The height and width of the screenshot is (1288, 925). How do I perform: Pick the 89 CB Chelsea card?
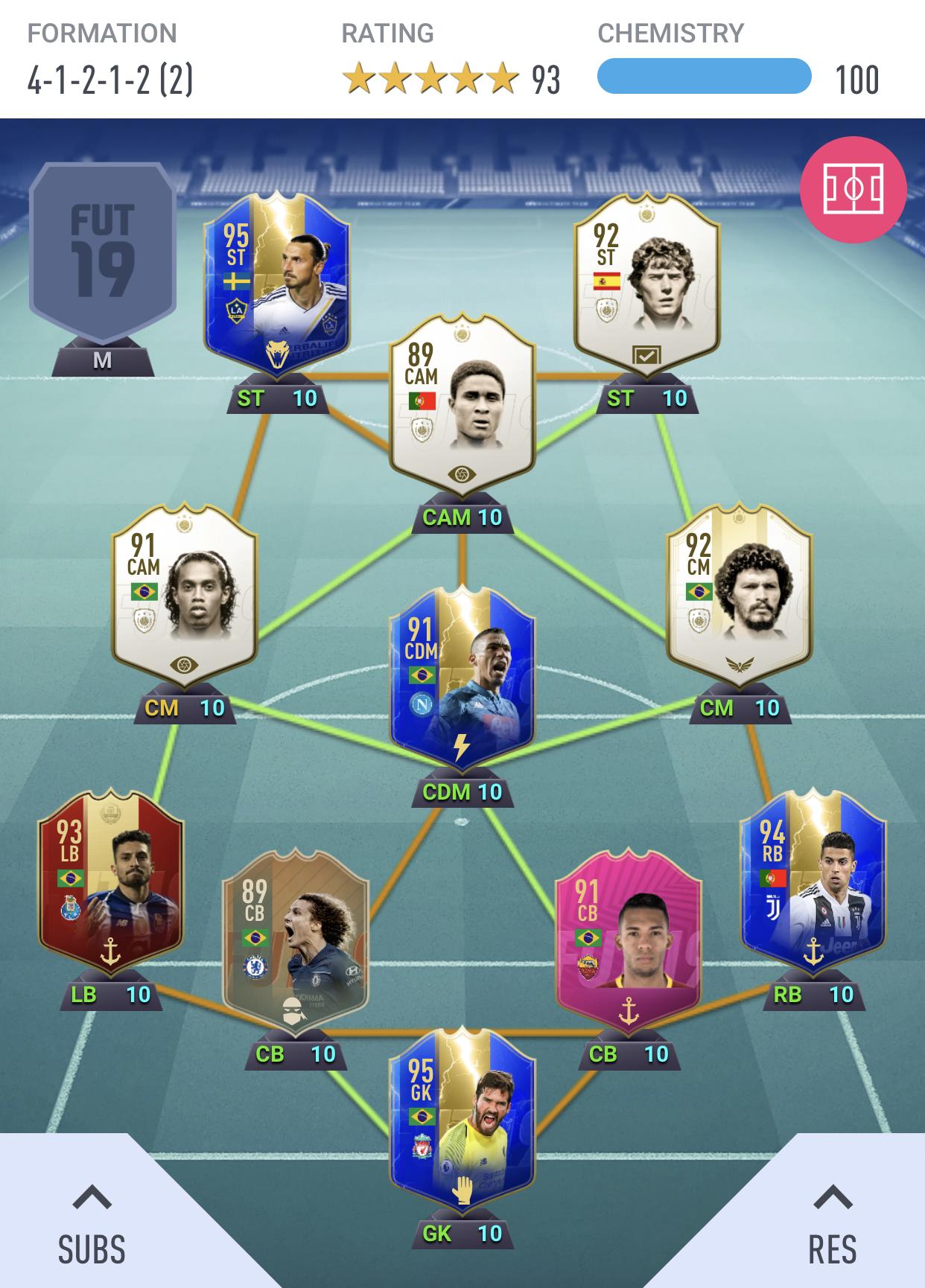pos(296,942)
